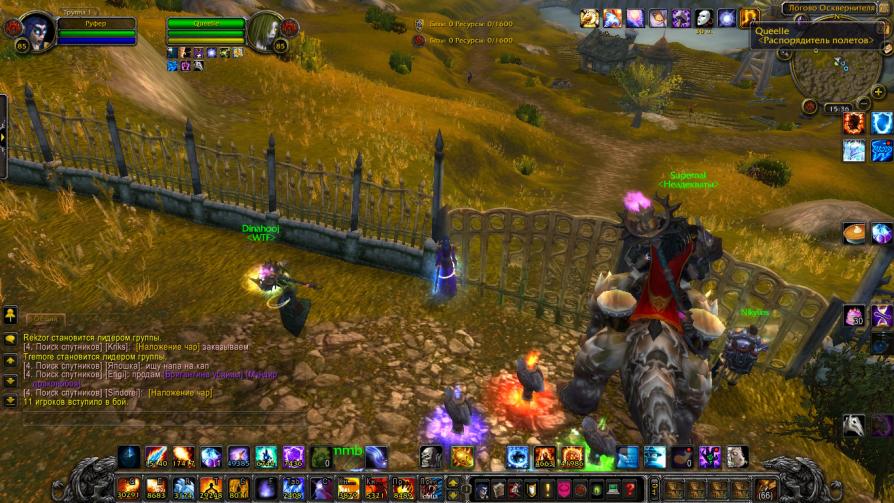894x503 pixels.
Task: Activate the pie item slot on the right bar
Action: [853, 234]
